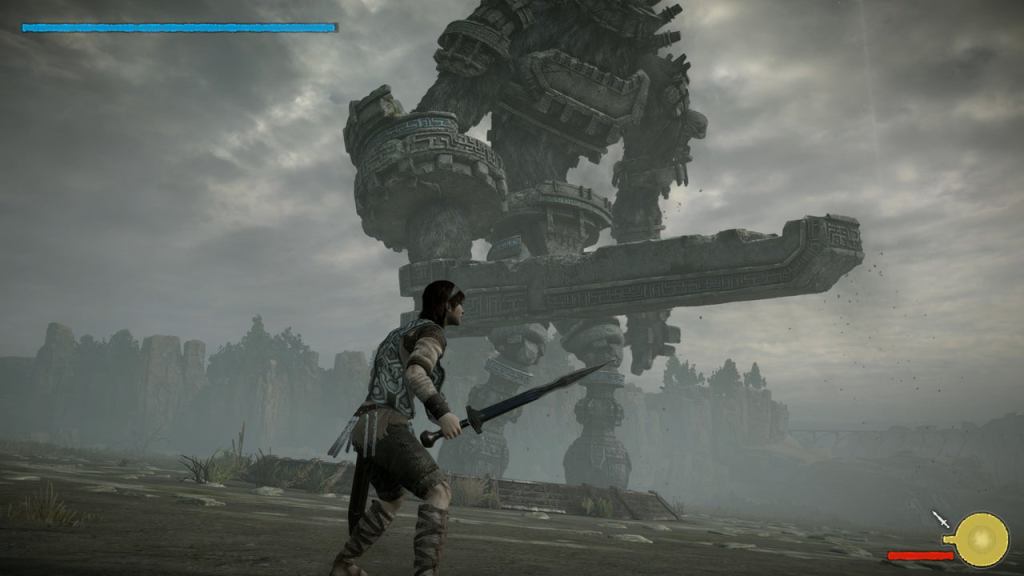This screenshot has width=1024, height=576.
Task: Click the yellow grip stamina circle
Action: point(981,539)
